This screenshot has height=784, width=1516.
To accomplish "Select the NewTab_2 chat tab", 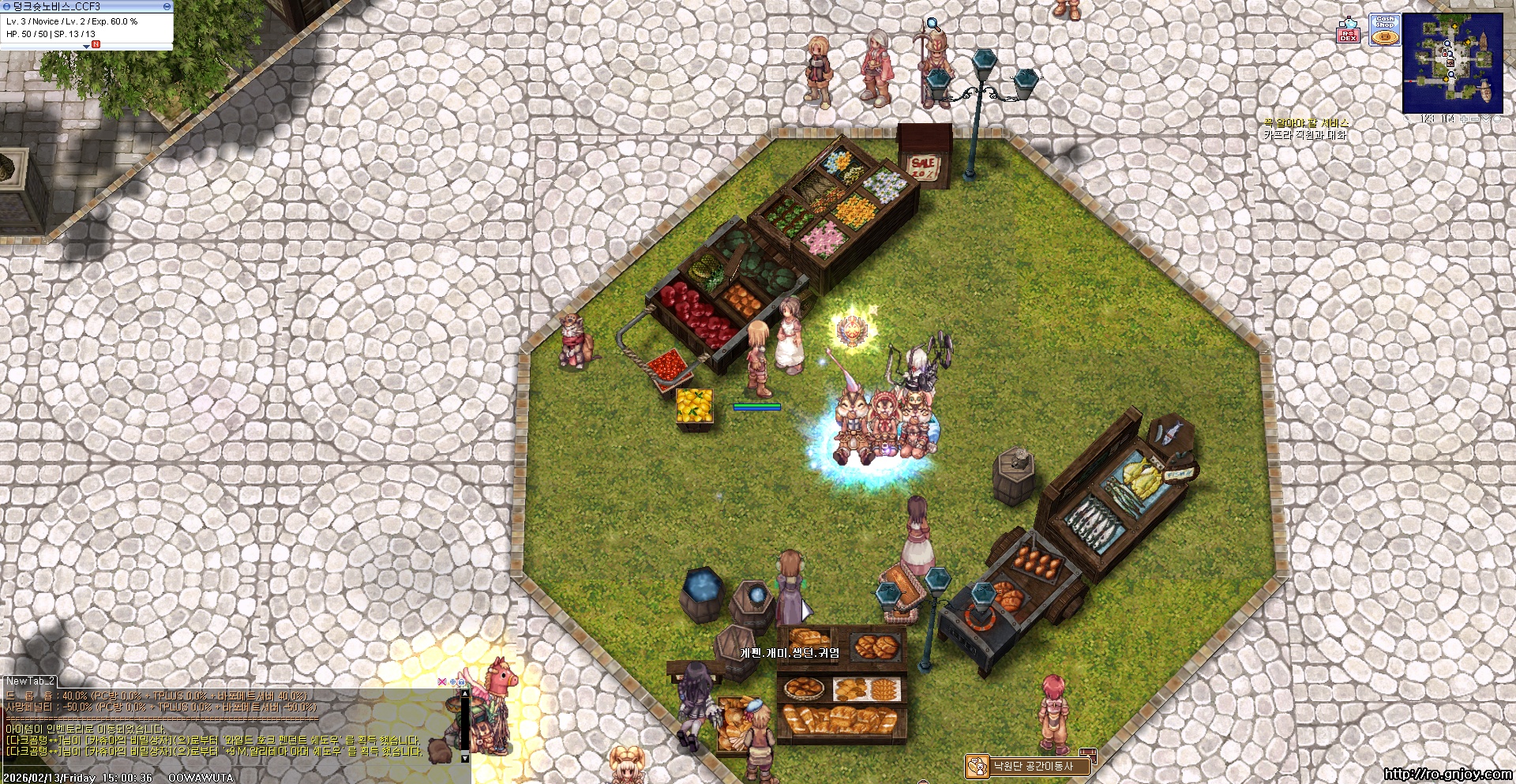I will pyautogui.click(x=30, y=681).
